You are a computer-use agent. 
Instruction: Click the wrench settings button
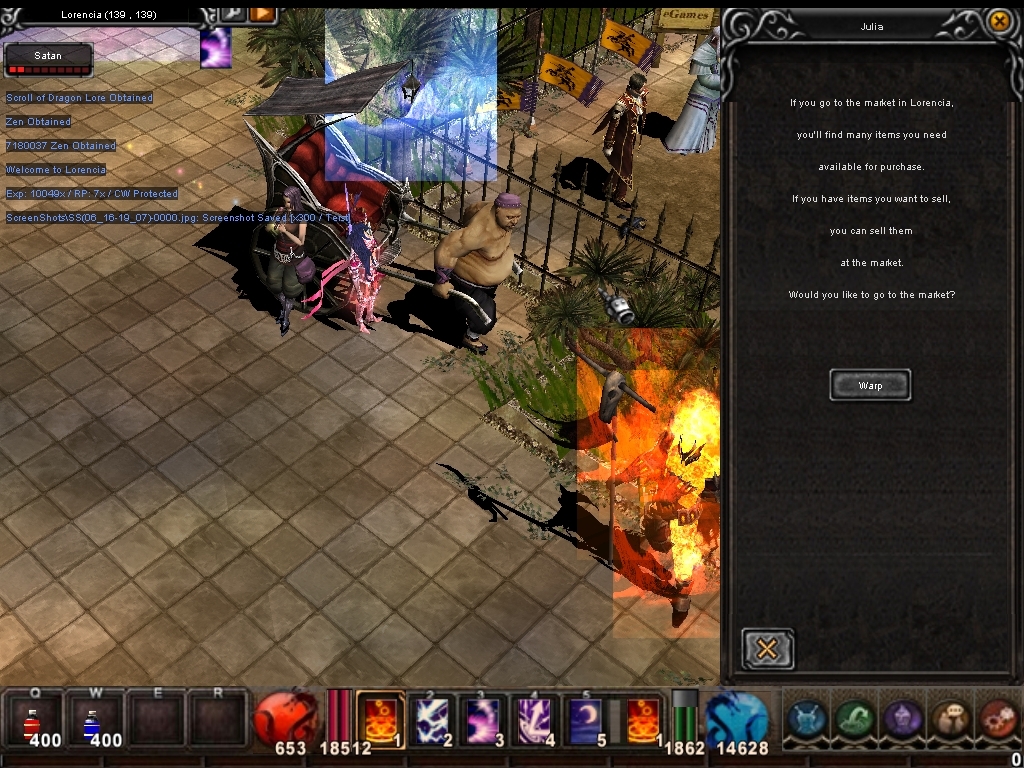point(234,13)
